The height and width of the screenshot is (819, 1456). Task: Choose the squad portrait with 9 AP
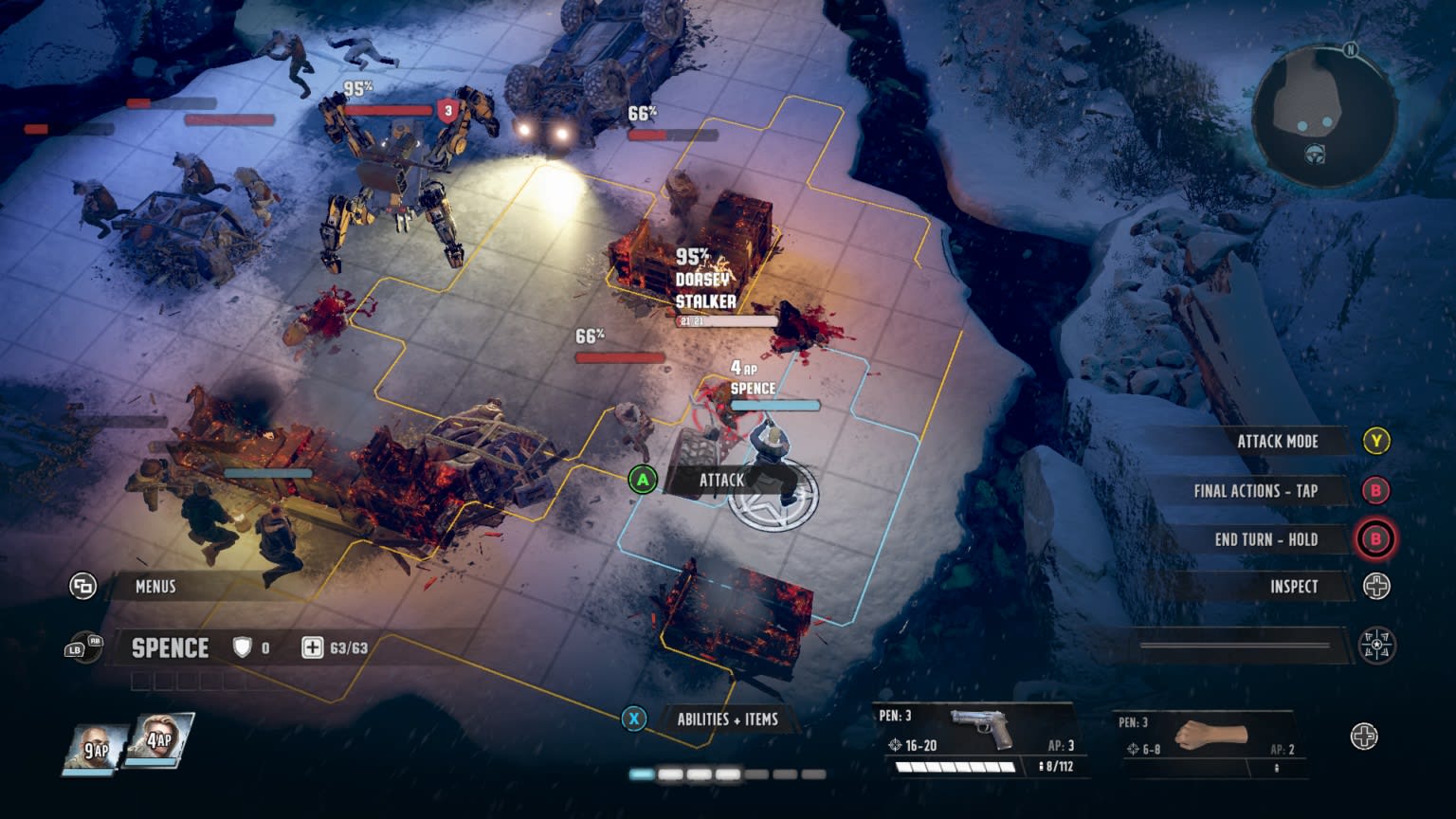click(x=96, y=747)
